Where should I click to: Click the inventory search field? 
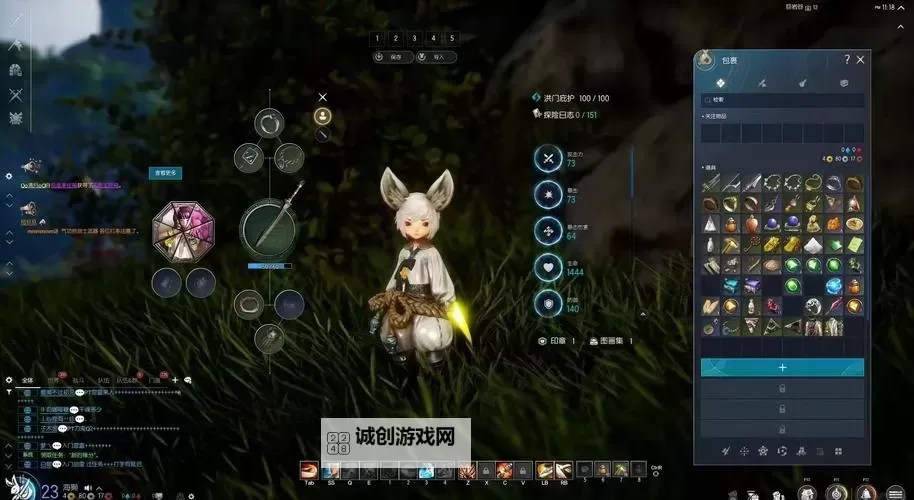coord(782,100)
